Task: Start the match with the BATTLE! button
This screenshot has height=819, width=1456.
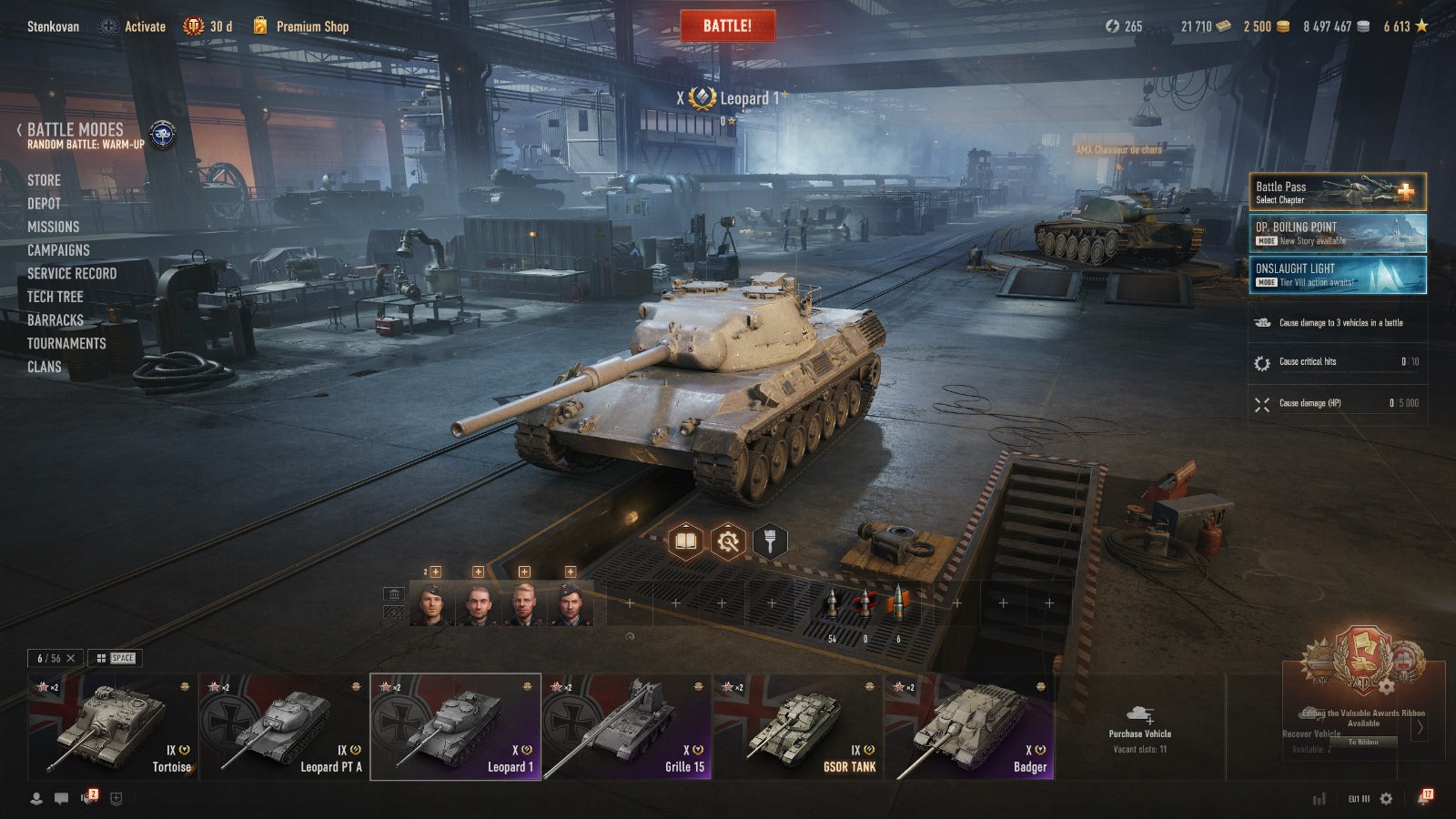Action: tap(727, 25)
